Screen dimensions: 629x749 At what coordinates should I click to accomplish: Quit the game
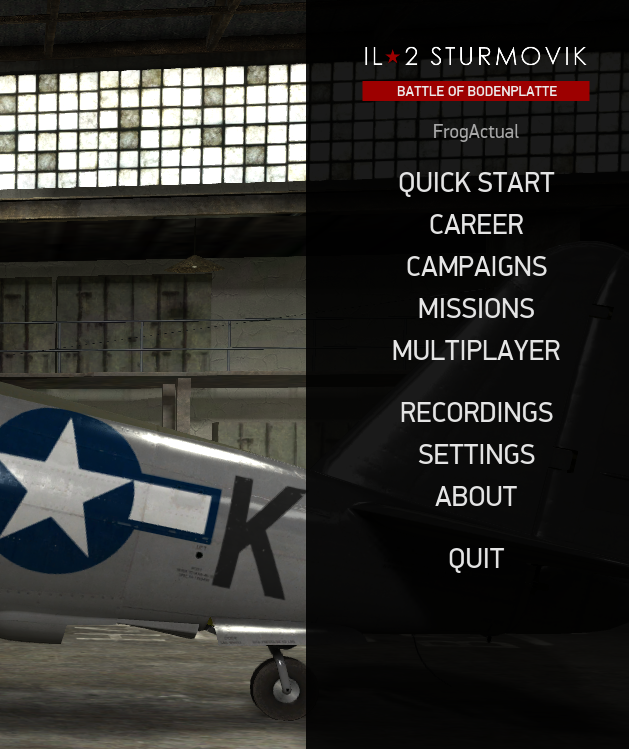click(x=476, y=558)
